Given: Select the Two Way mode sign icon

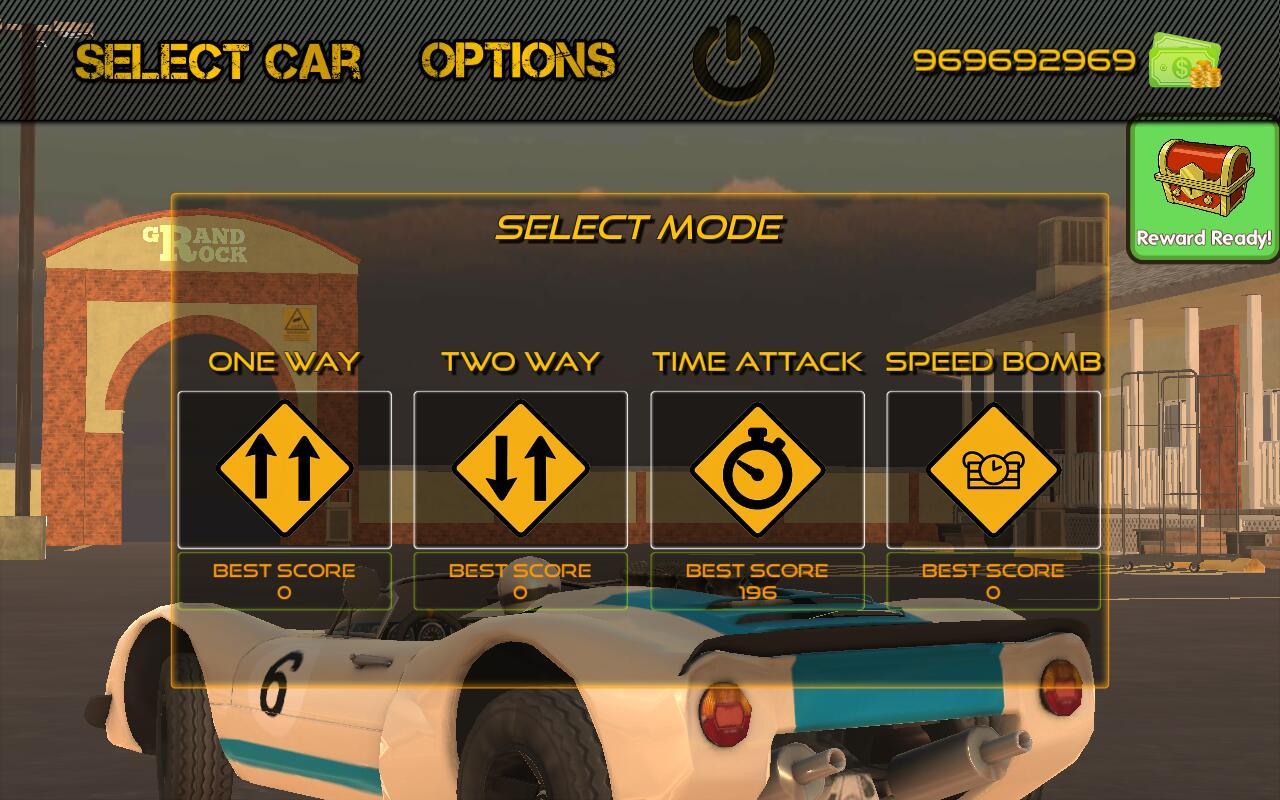Looking at the screenshot, I should (x=520, y=468).
